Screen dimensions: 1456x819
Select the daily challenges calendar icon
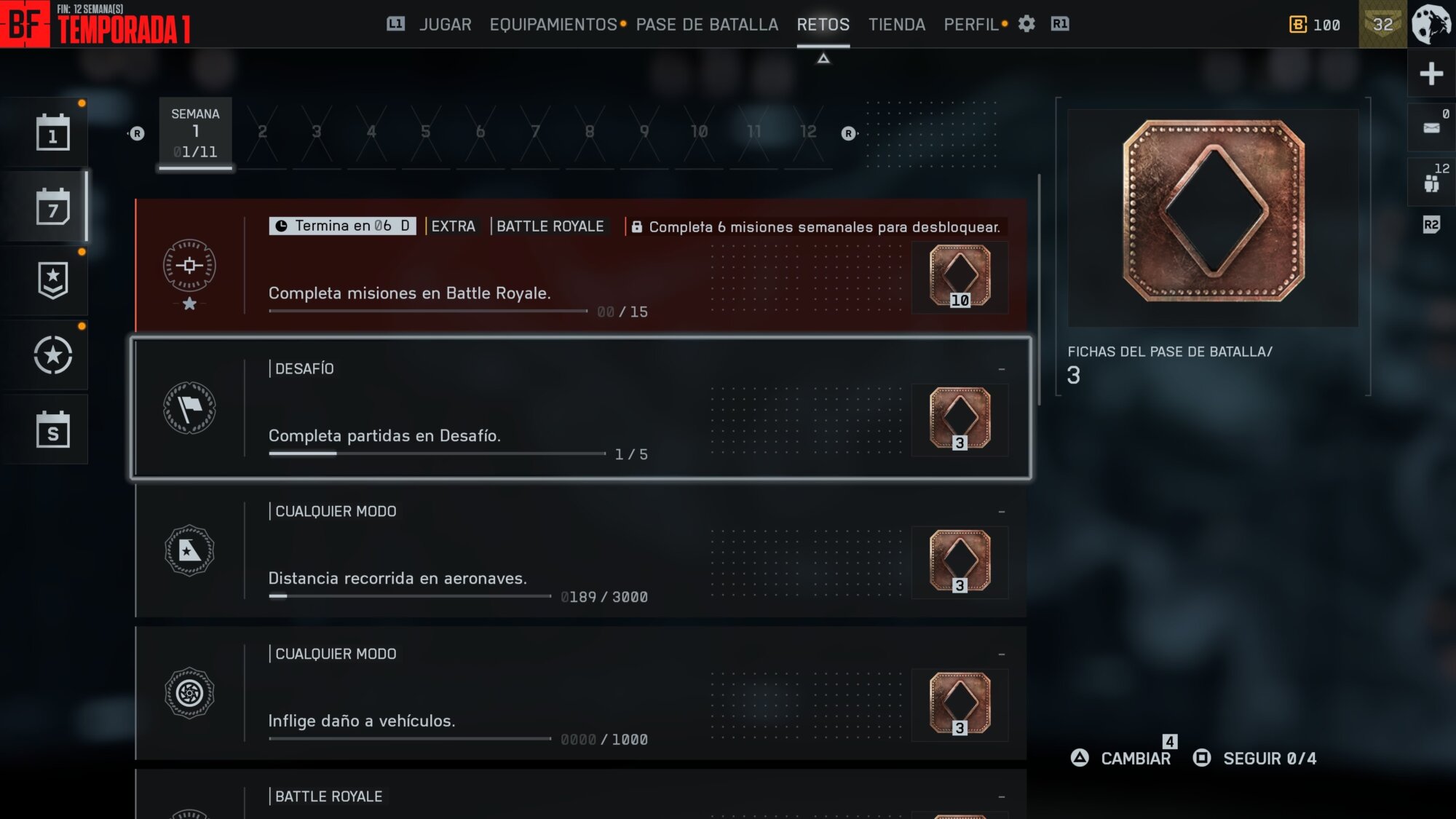point(53,132)
